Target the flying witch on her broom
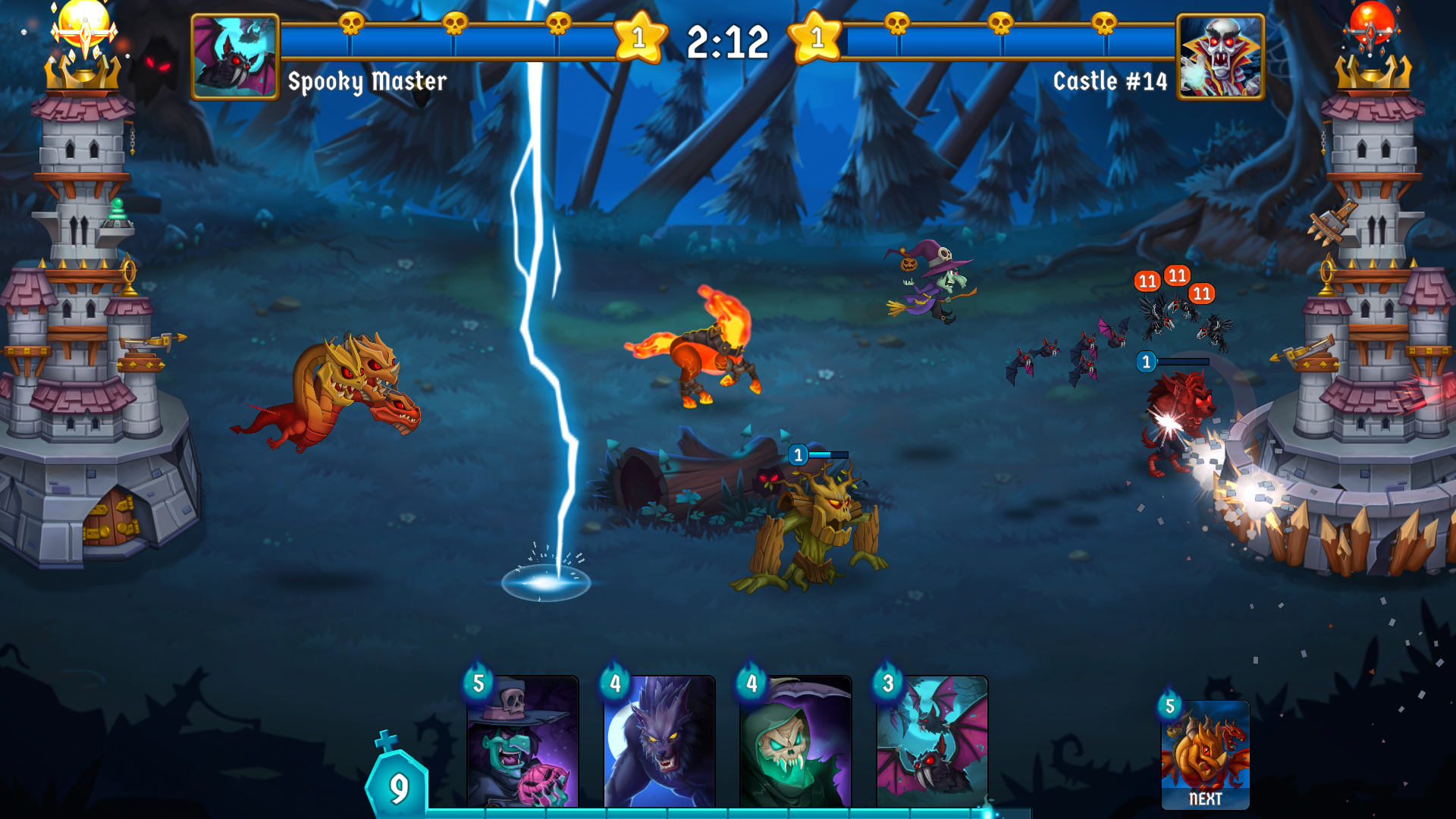 pos(933,288)
